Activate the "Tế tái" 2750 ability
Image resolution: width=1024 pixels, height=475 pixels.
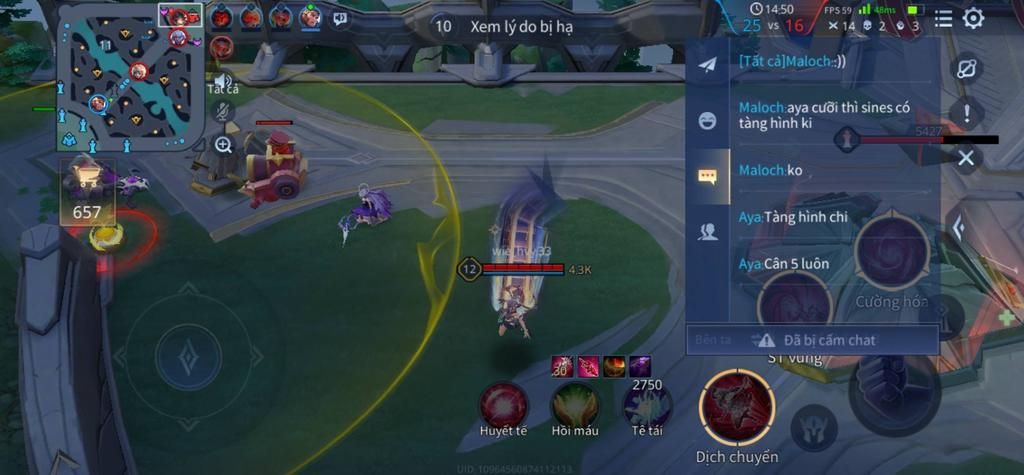tap(647, 407)
